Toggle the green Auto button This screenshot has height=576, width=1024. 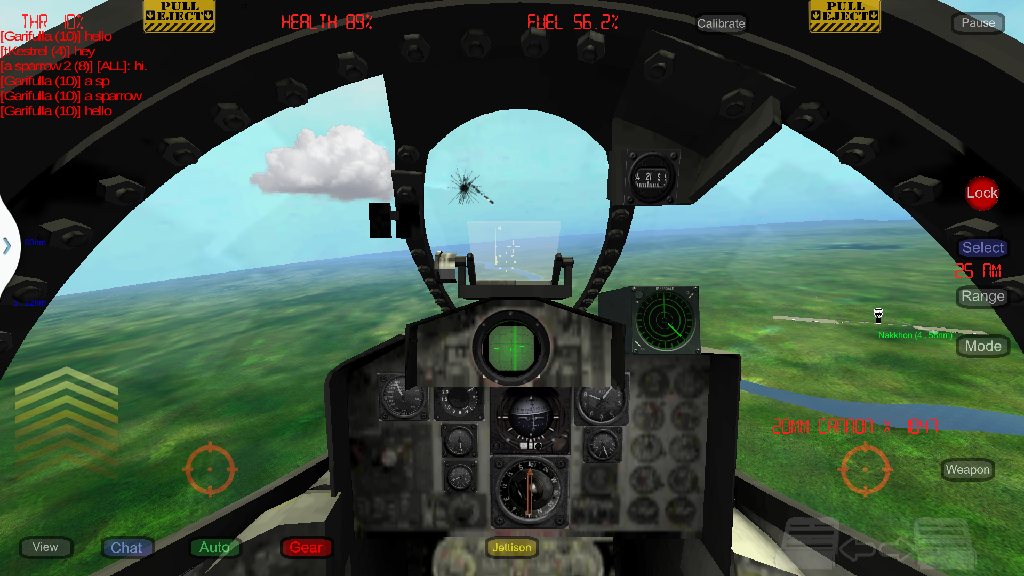pos(214,547)
